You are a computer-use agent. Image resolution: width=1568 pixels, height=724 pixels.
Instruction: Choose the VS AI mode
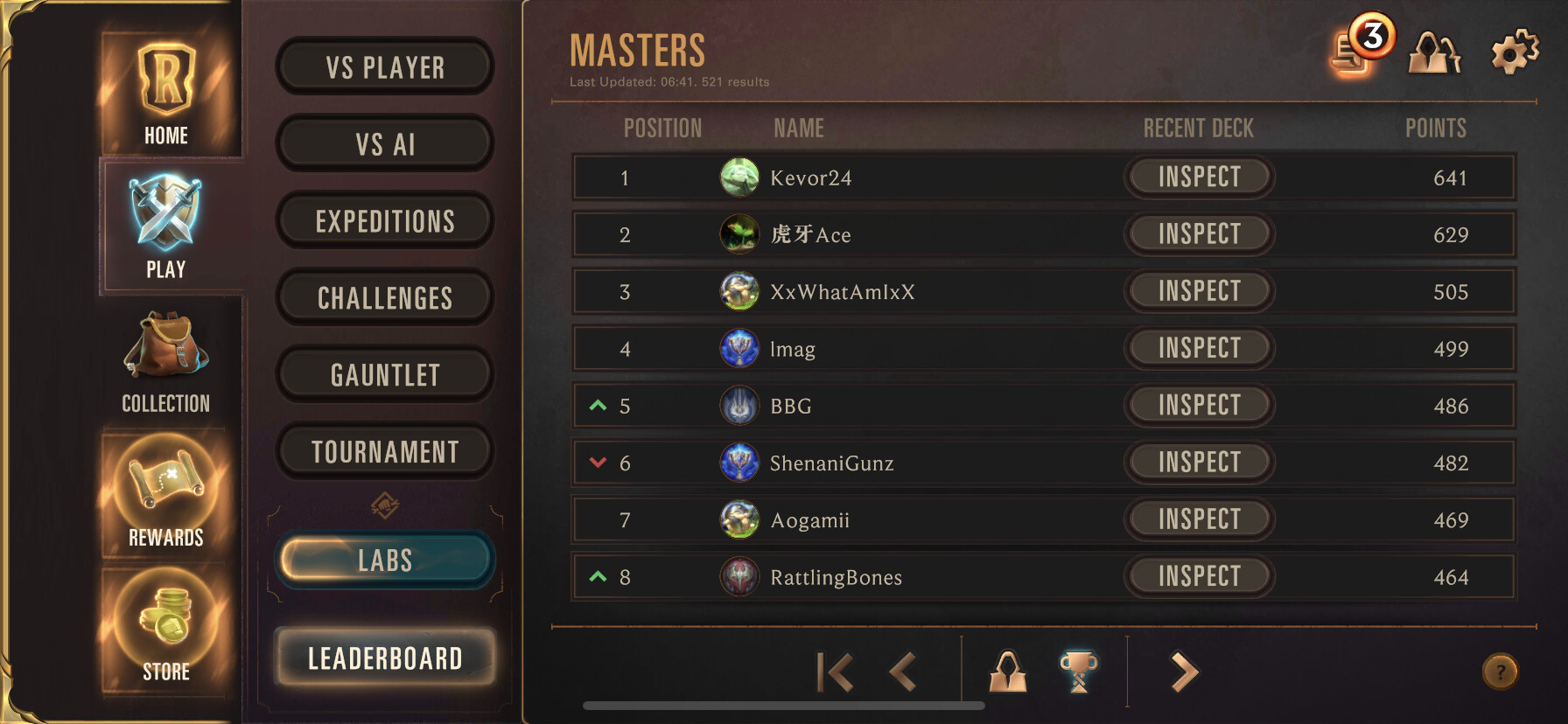(385, 144)
